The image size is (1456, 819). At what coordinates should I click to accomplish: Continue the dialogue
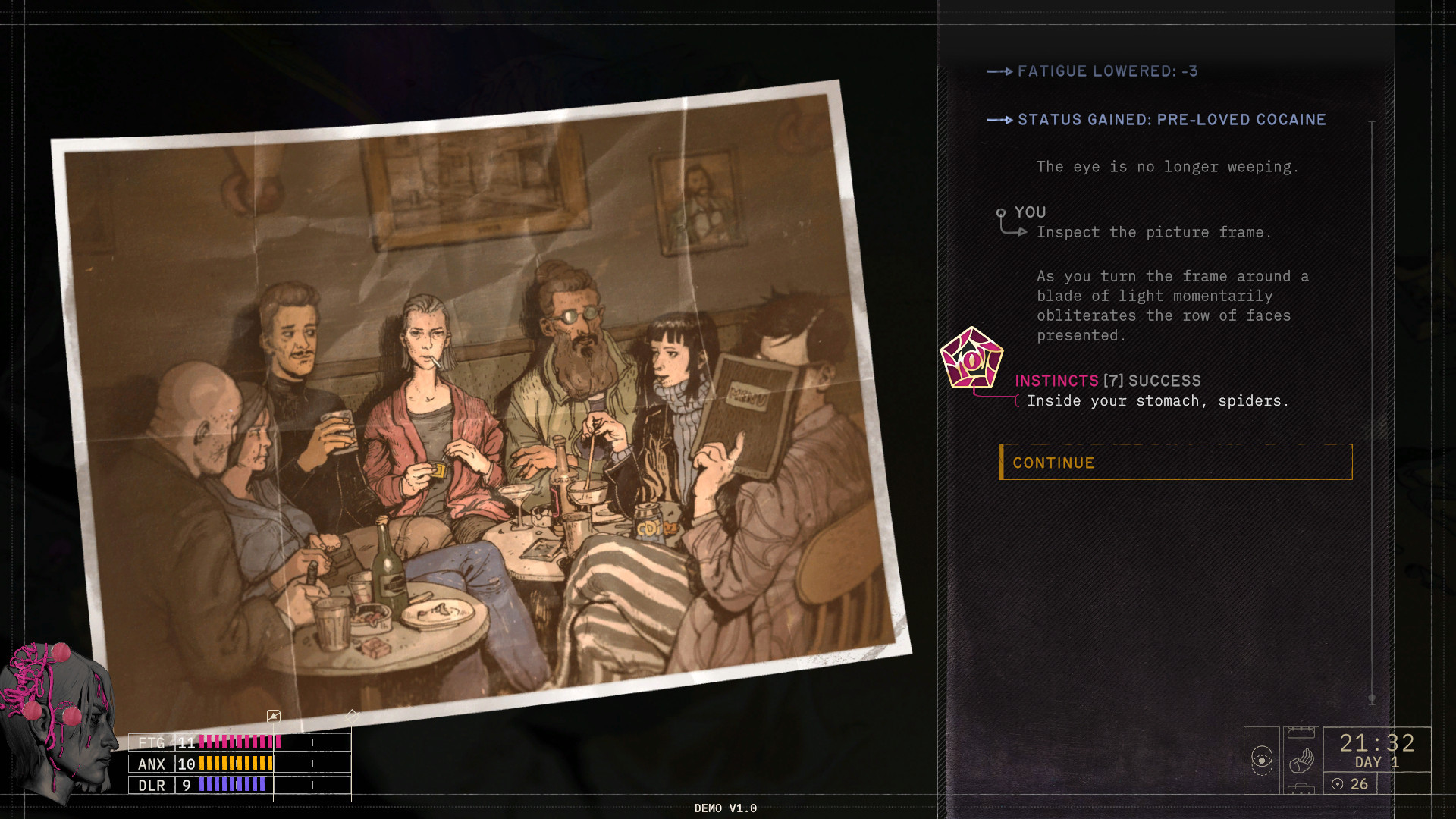[x=1175, y=462]
